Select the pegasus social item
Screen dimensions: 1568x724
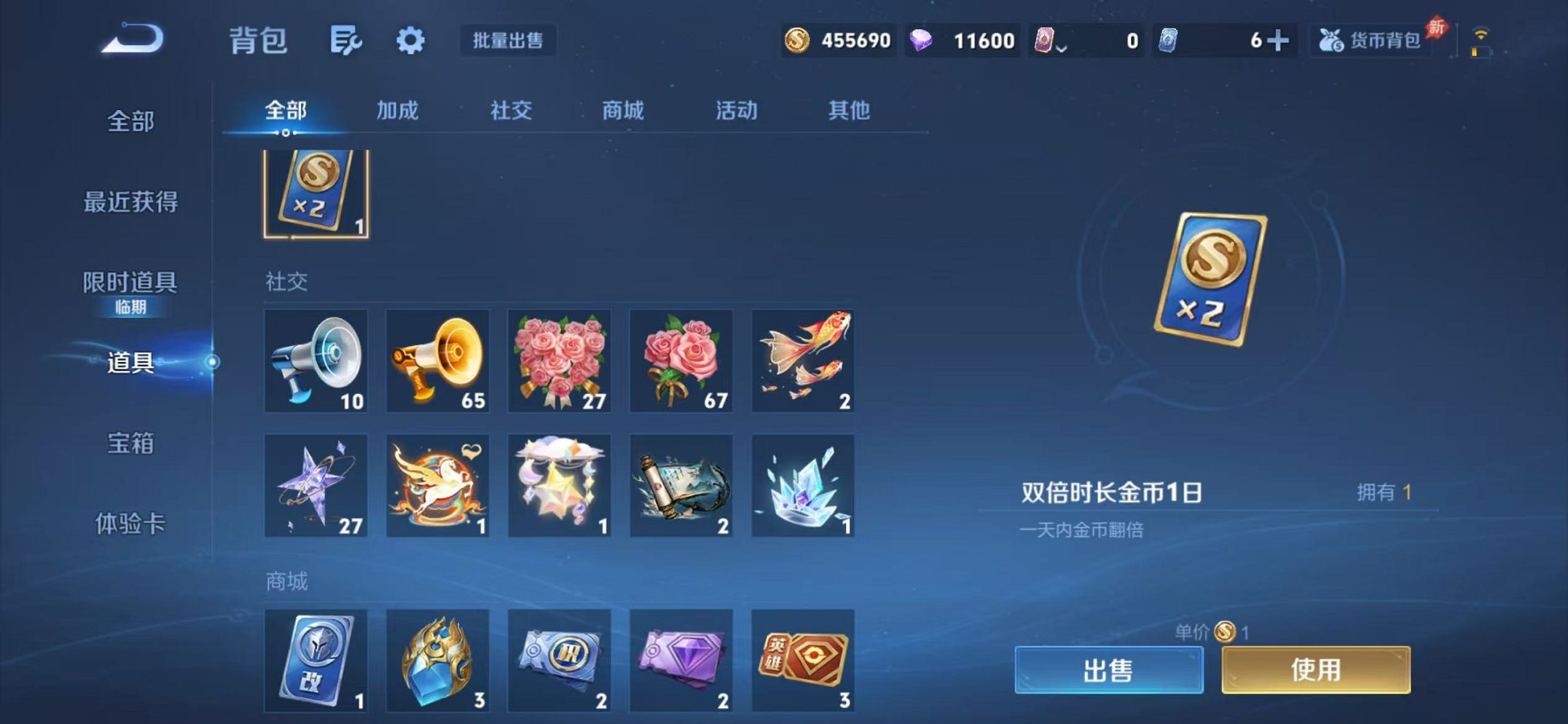click(x=436, y=487)
